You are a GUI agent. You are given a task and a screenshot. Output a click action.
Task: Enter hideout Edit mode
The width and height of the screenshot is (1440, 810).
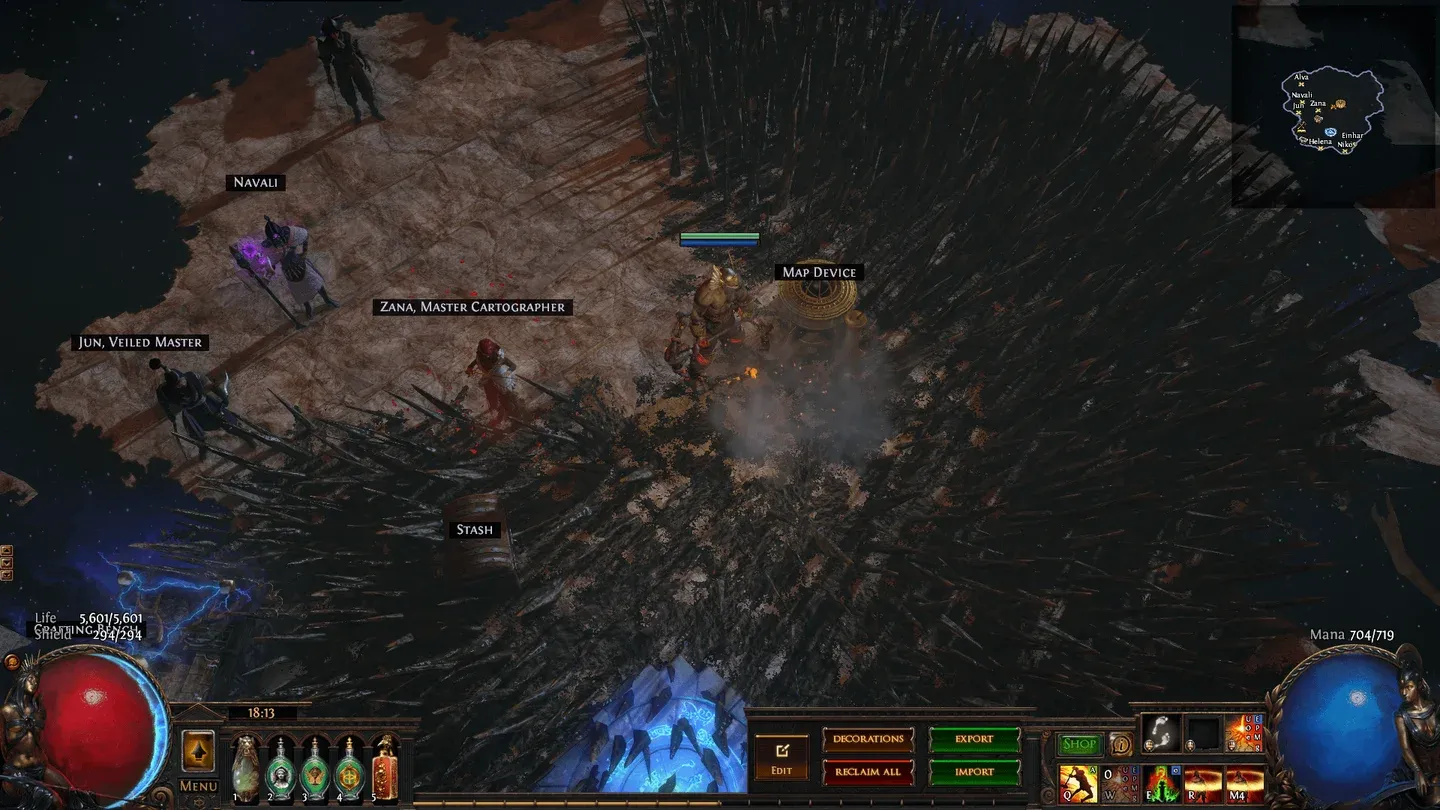click(781, 758)
